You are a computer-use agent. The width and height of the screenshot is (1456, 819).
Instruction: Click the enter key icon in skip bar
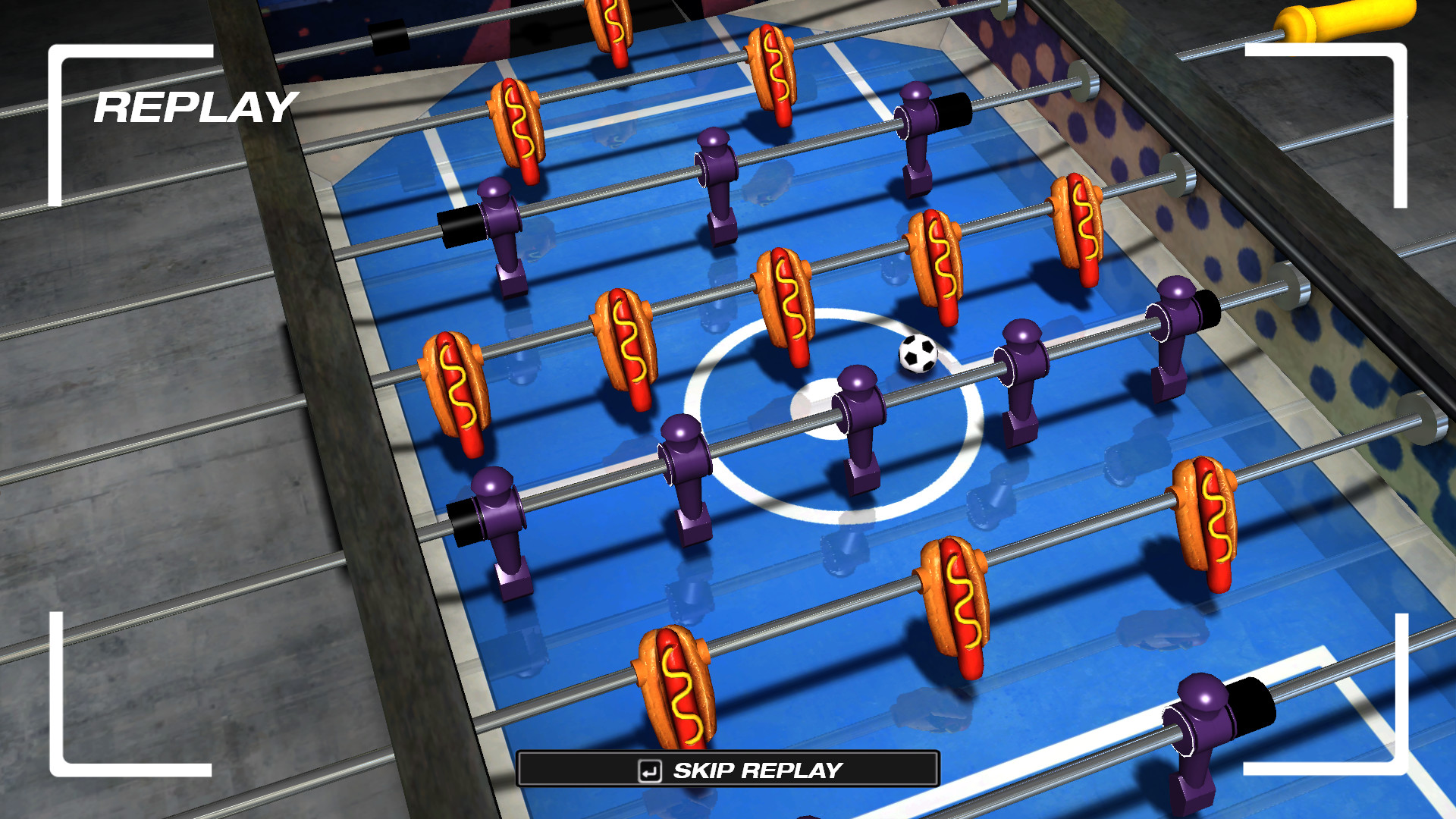point(650,770)
